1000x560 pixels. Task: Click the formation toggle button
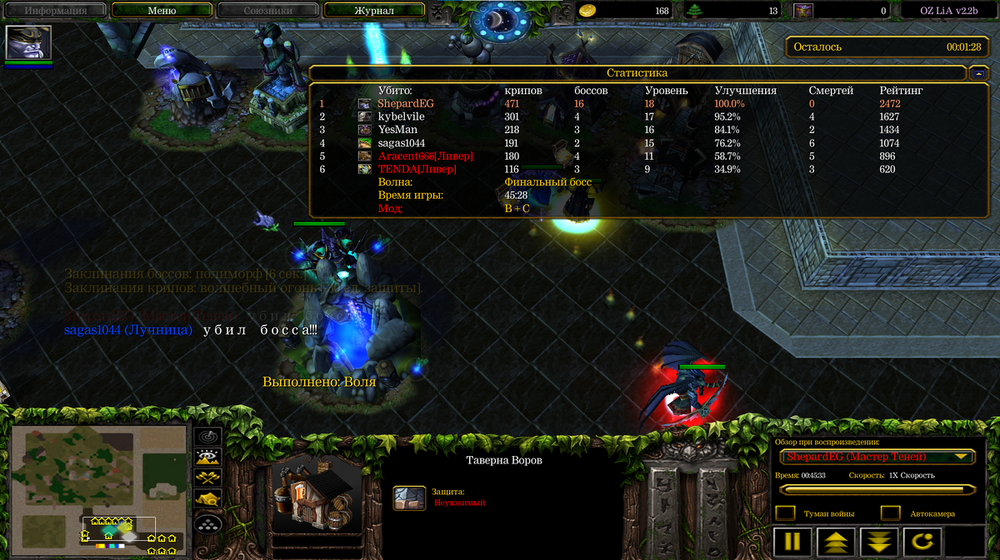click(208, 521)
